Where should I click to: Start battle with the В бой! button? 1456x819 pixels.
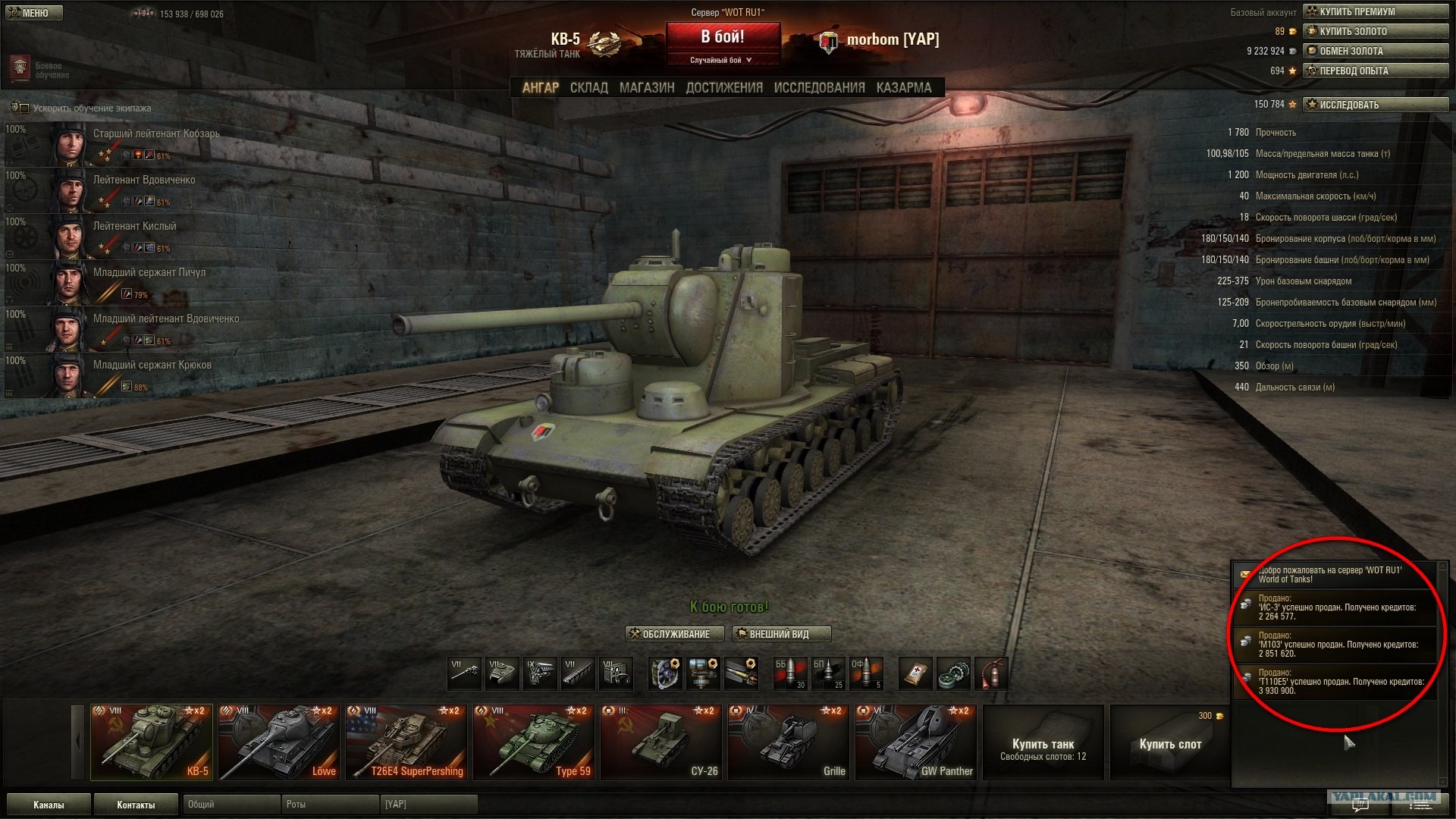[722, 37]
